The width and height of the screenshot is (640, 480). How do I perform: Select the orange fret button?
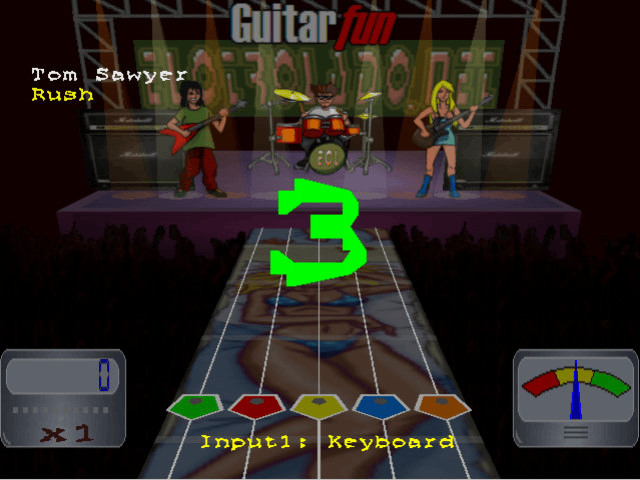442,406
